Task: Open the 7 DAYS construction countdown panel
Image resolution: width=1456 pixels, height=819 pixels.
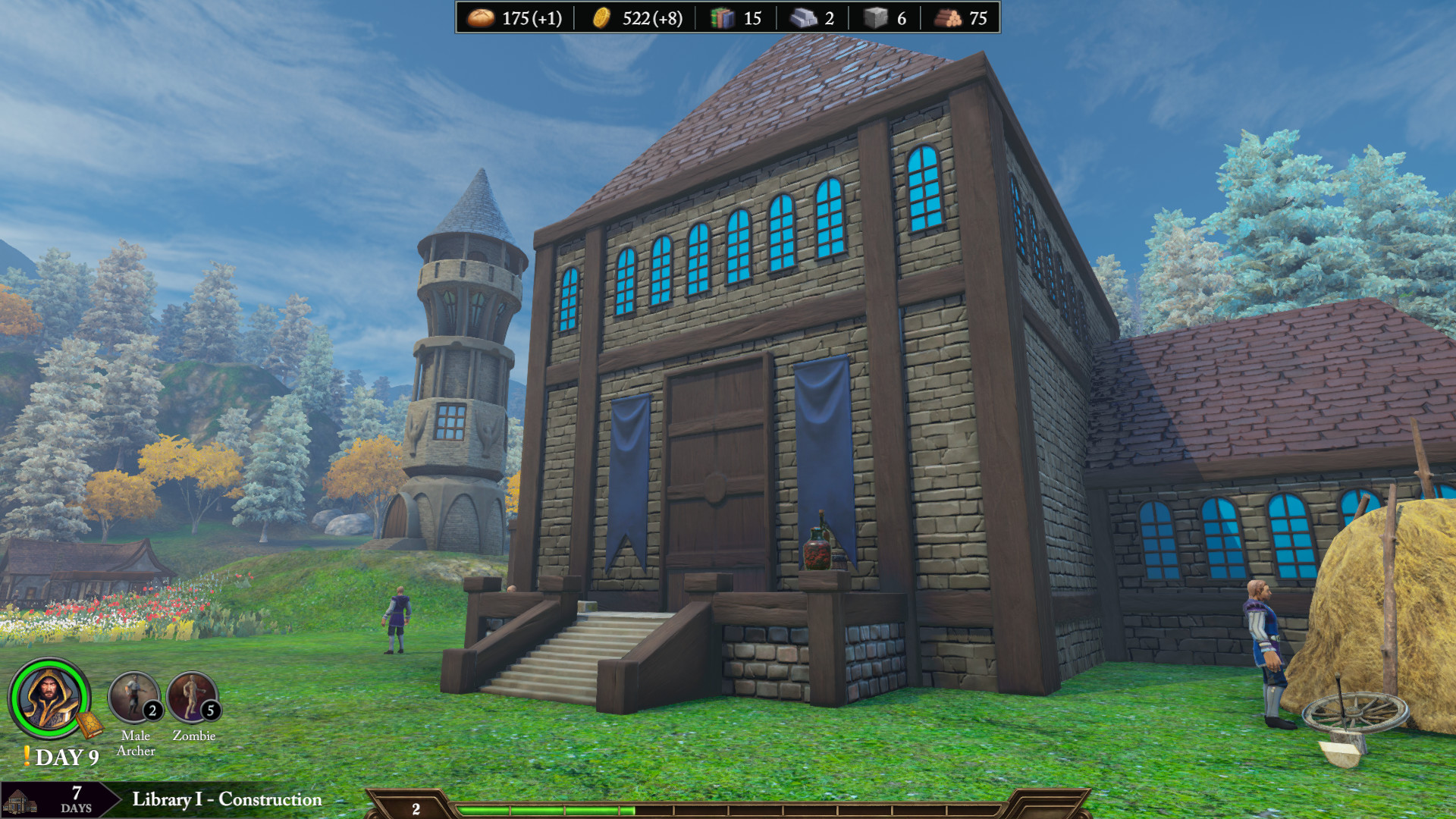Action: [76, 800]
